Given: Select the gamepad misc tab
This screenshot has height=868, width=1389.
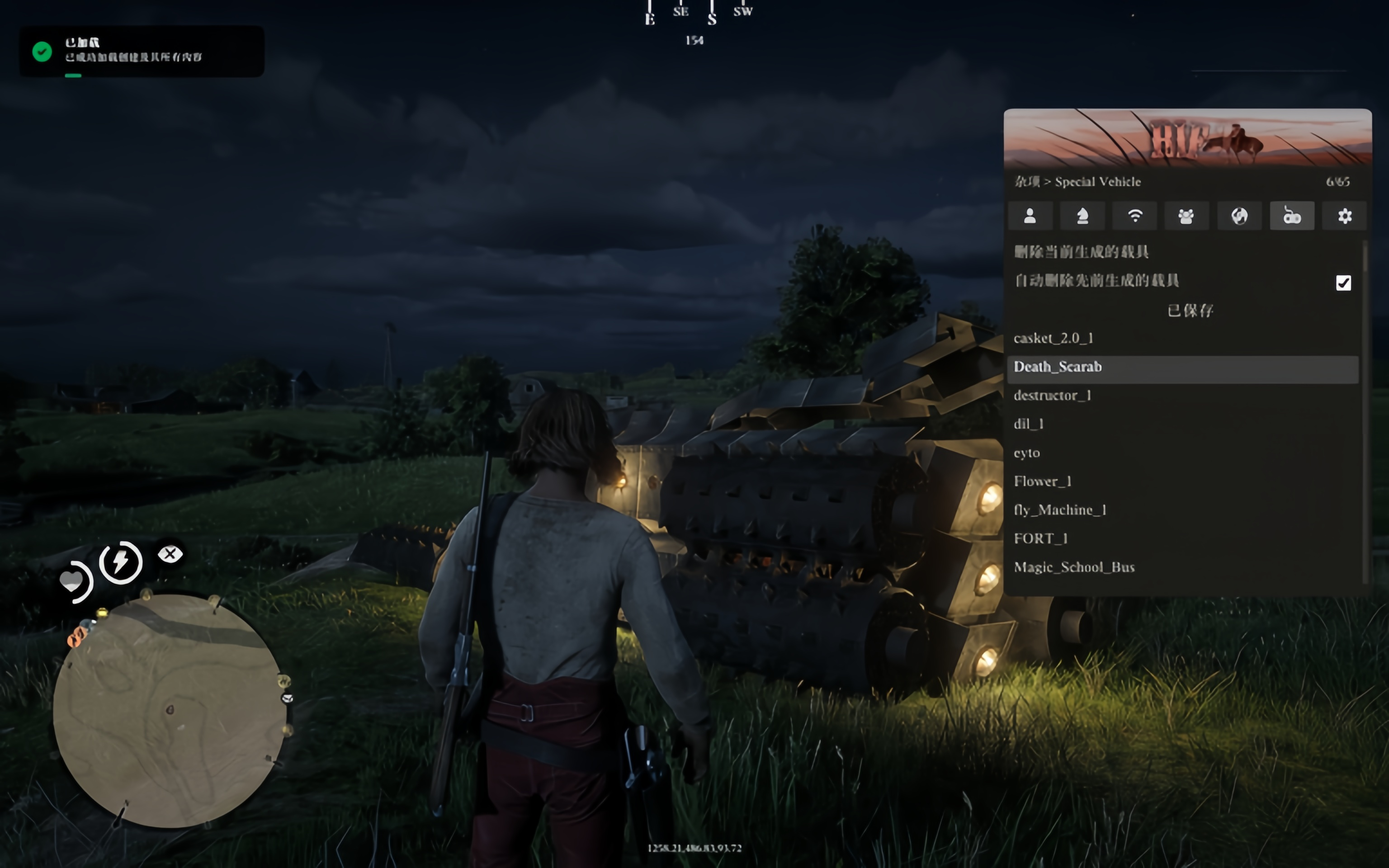Looking at the screenshot, I should (1291, 216).
